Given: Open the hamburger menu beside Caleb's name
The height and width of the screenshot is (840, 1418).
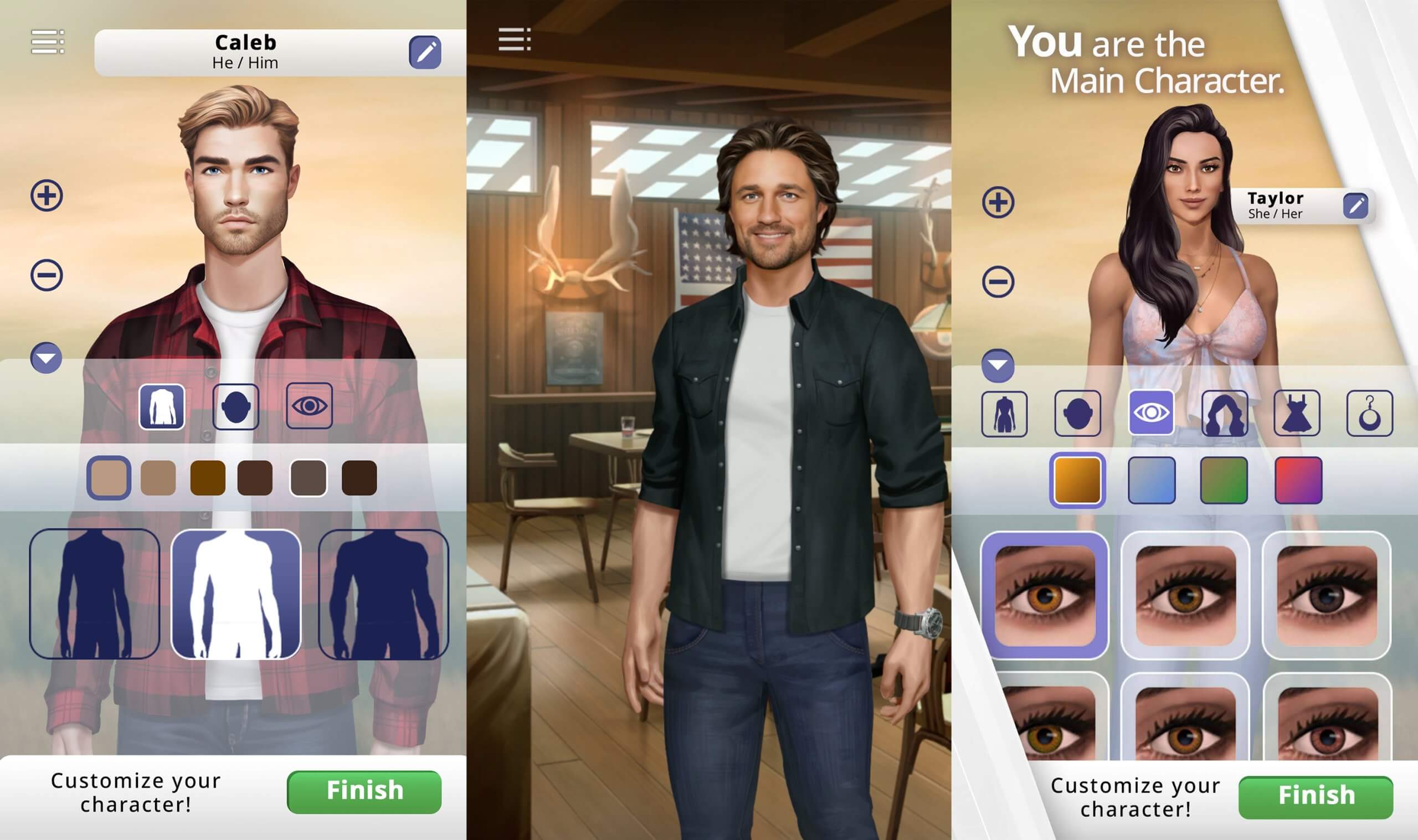Looking at the screenshot, I should (48, 42).
